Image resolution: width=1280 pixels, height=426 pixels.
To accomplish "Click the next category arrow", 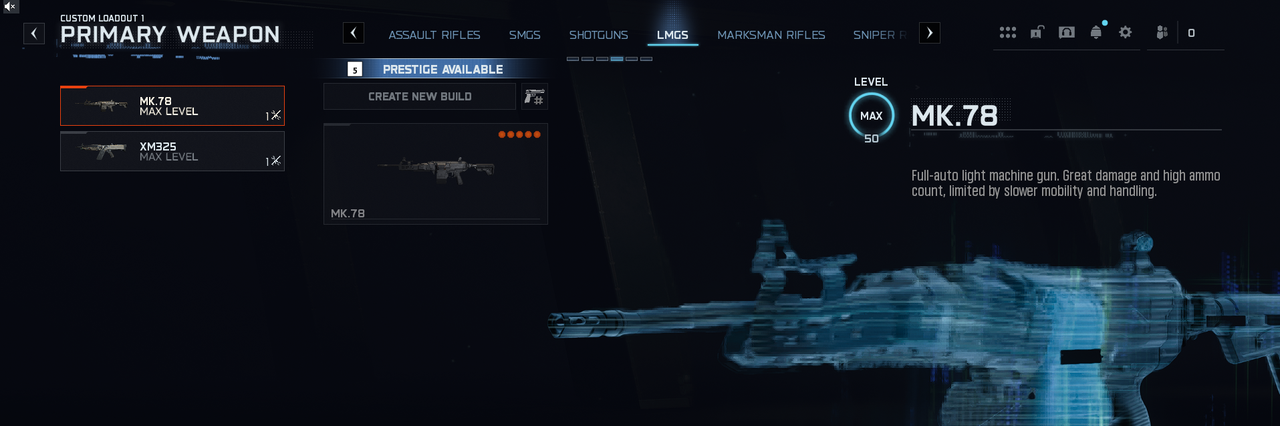I will click(929, 33).
